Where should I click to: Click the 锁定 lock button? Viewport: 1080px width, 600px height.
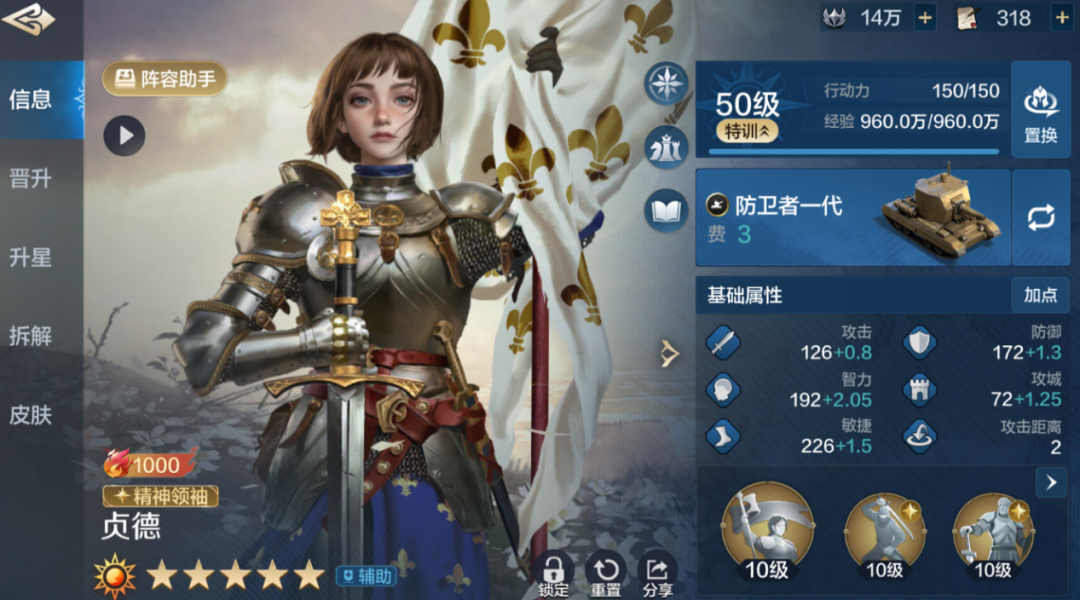[x=553, y=573]
